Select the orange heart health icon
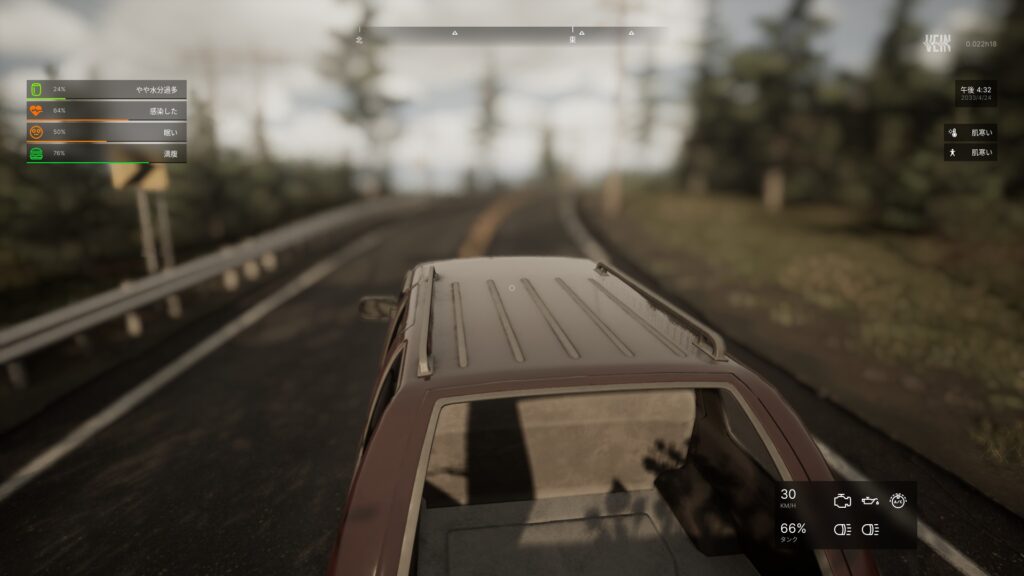Viewport: 1024px width, 576px height. click(x=36, y=111)
